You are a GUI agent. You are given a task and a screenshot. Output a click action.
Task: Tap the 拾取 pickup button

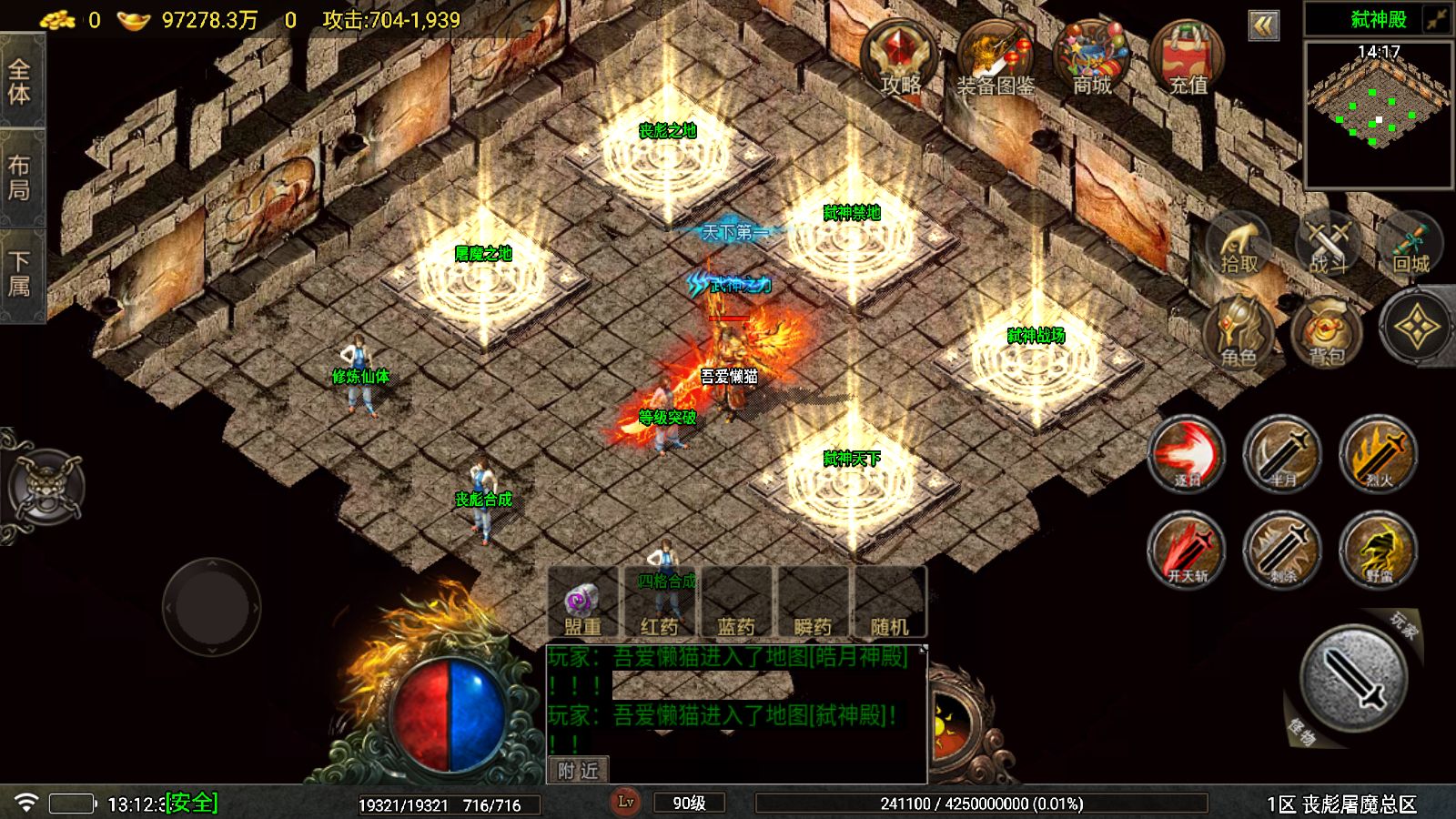[x=1239, y=244]
